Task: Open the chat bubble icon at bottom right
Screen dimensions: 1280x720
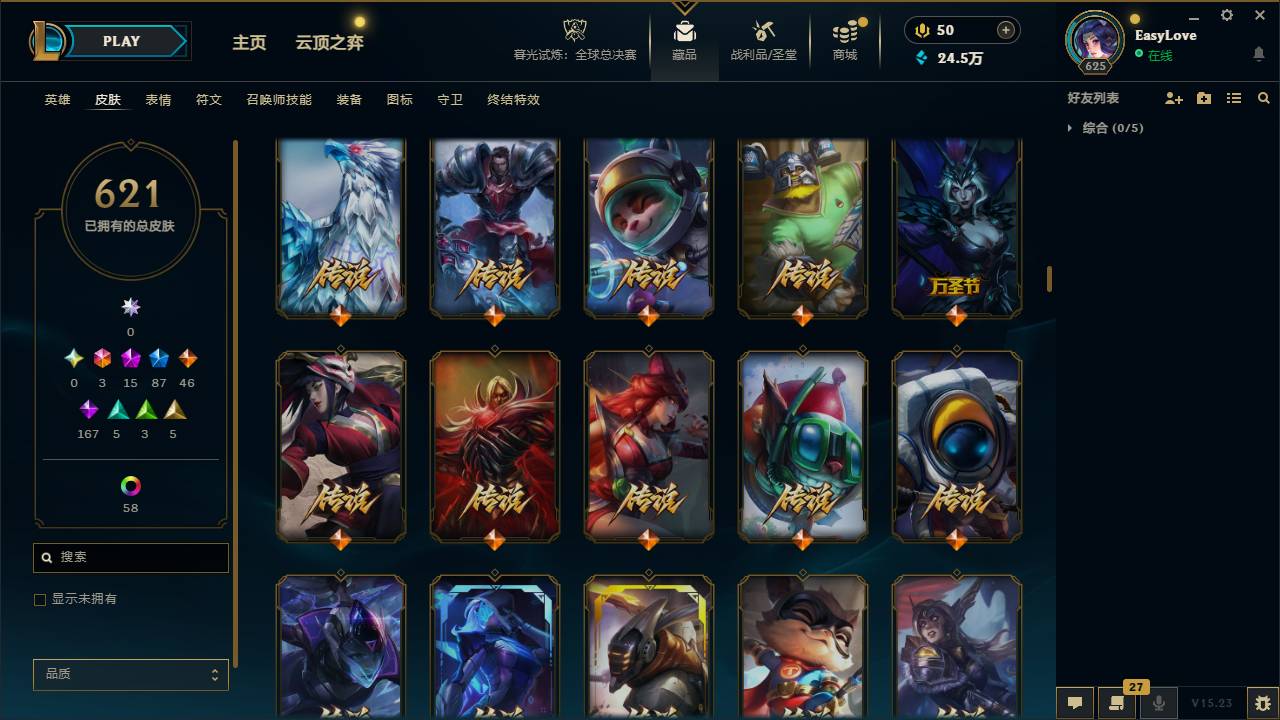Action: pyautogui.click(x=1075, y=703)
